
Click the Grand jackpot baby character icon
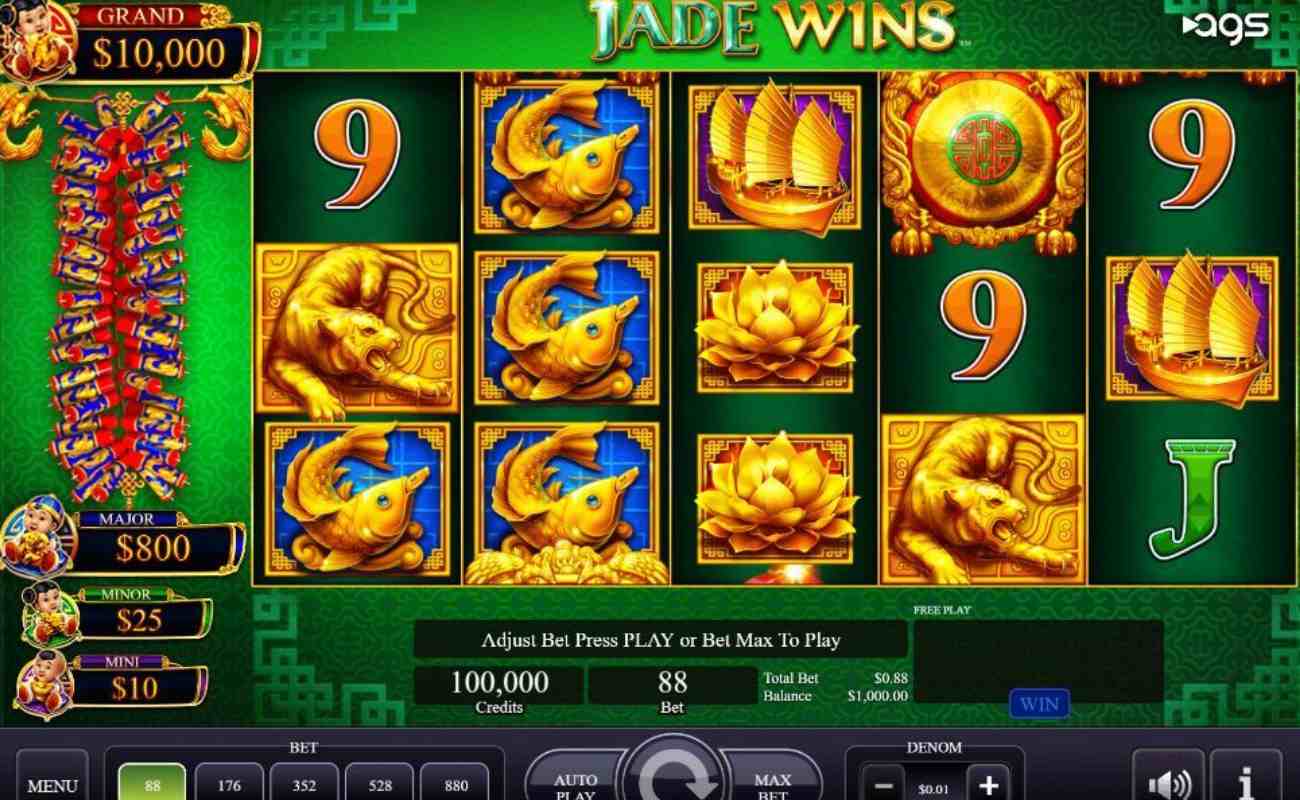point(35,40)
